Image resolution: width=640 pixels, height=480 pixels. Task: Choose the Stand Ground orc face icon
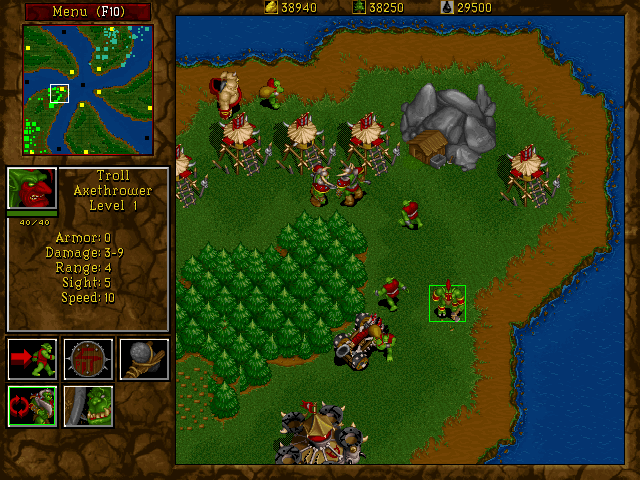click(x=88, y=406)
